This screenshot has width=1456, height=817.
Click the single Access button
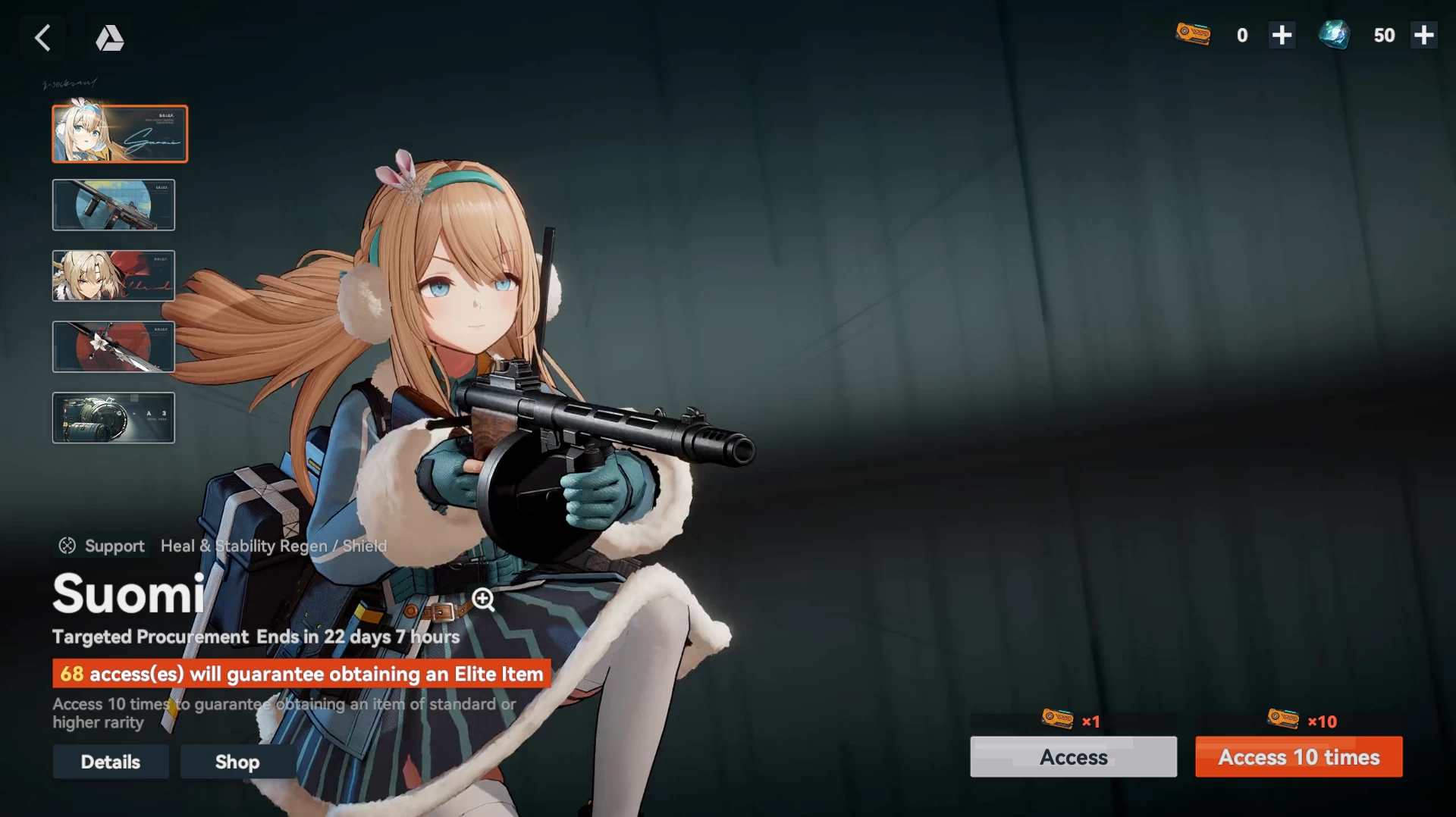1073,756
